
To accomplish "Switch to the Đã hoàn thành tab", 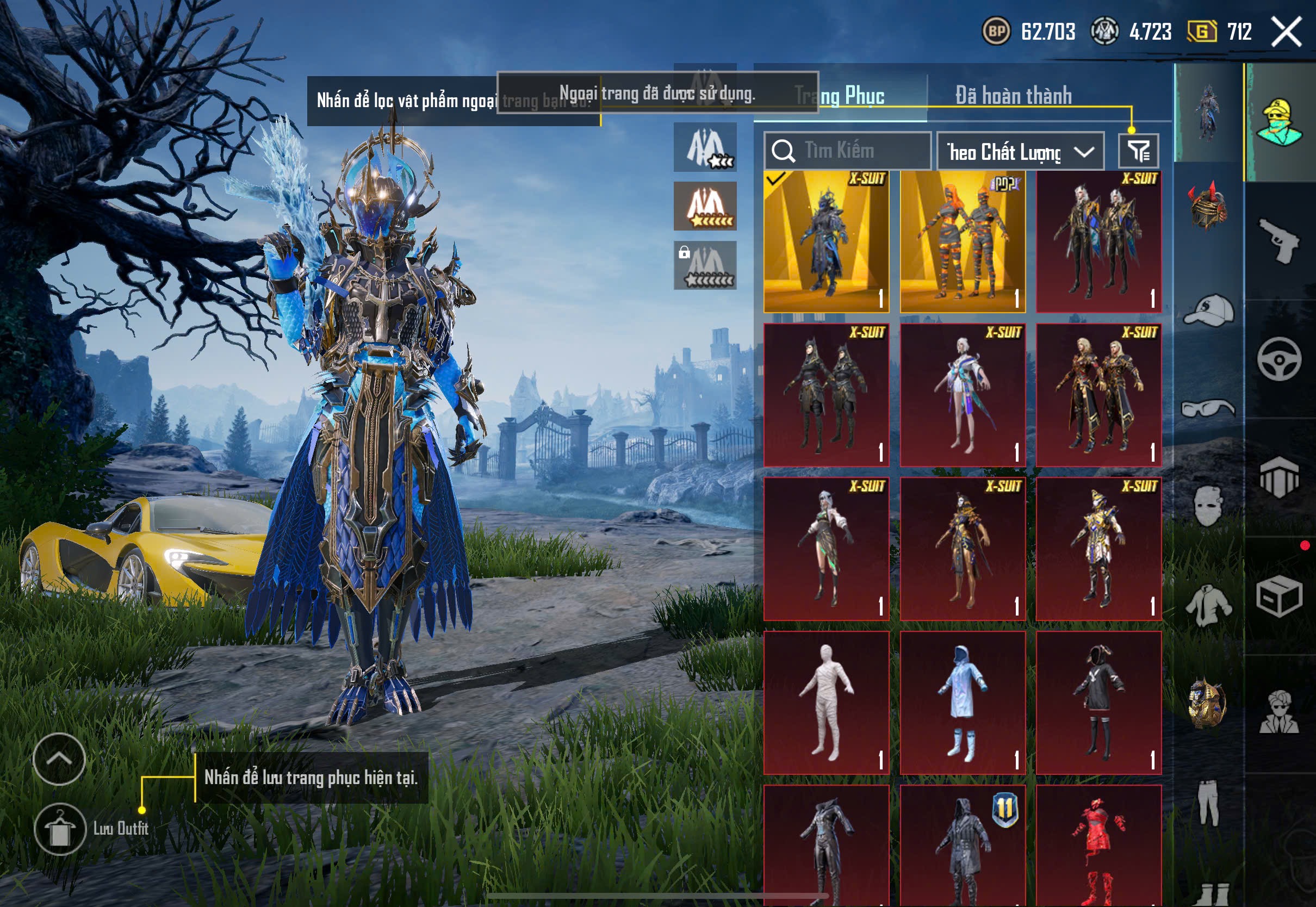I will [x=1013, y=96].
